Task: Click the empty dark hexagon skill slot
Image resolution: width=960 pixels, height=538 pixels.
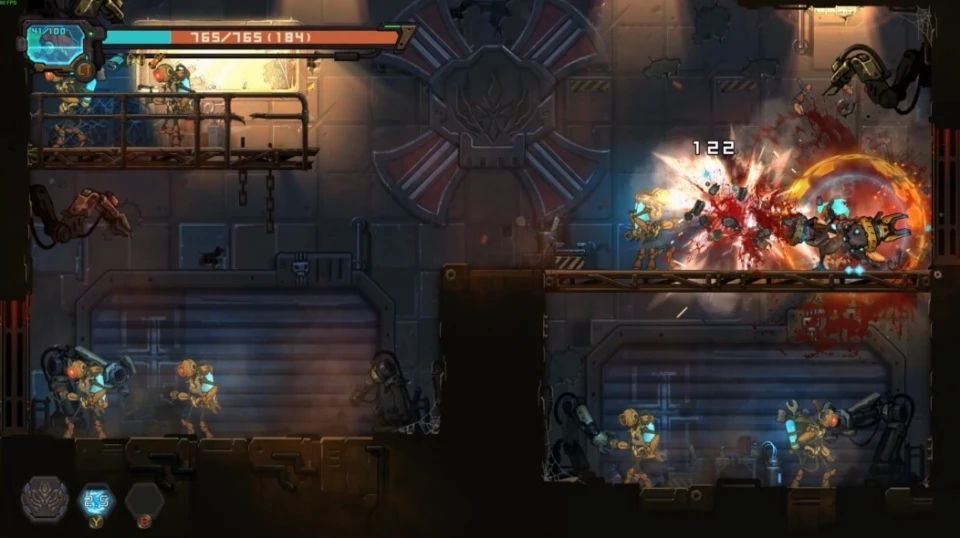Action: [x=144, y=500]
